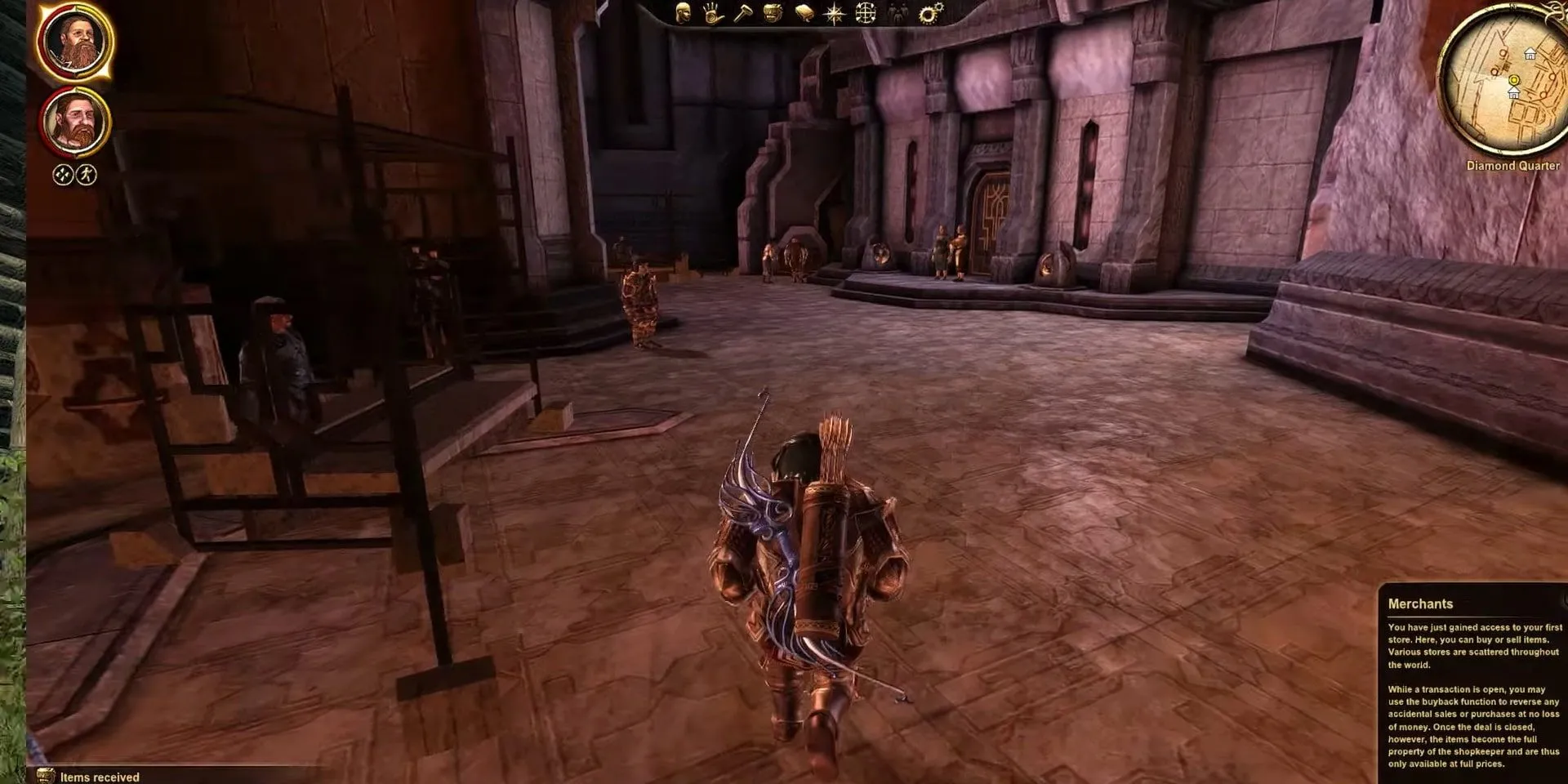Viewport: 1568px width, 784px height.
Task: Click the glowing hand icon on the top menu
Action: click(x=710, y=12)
